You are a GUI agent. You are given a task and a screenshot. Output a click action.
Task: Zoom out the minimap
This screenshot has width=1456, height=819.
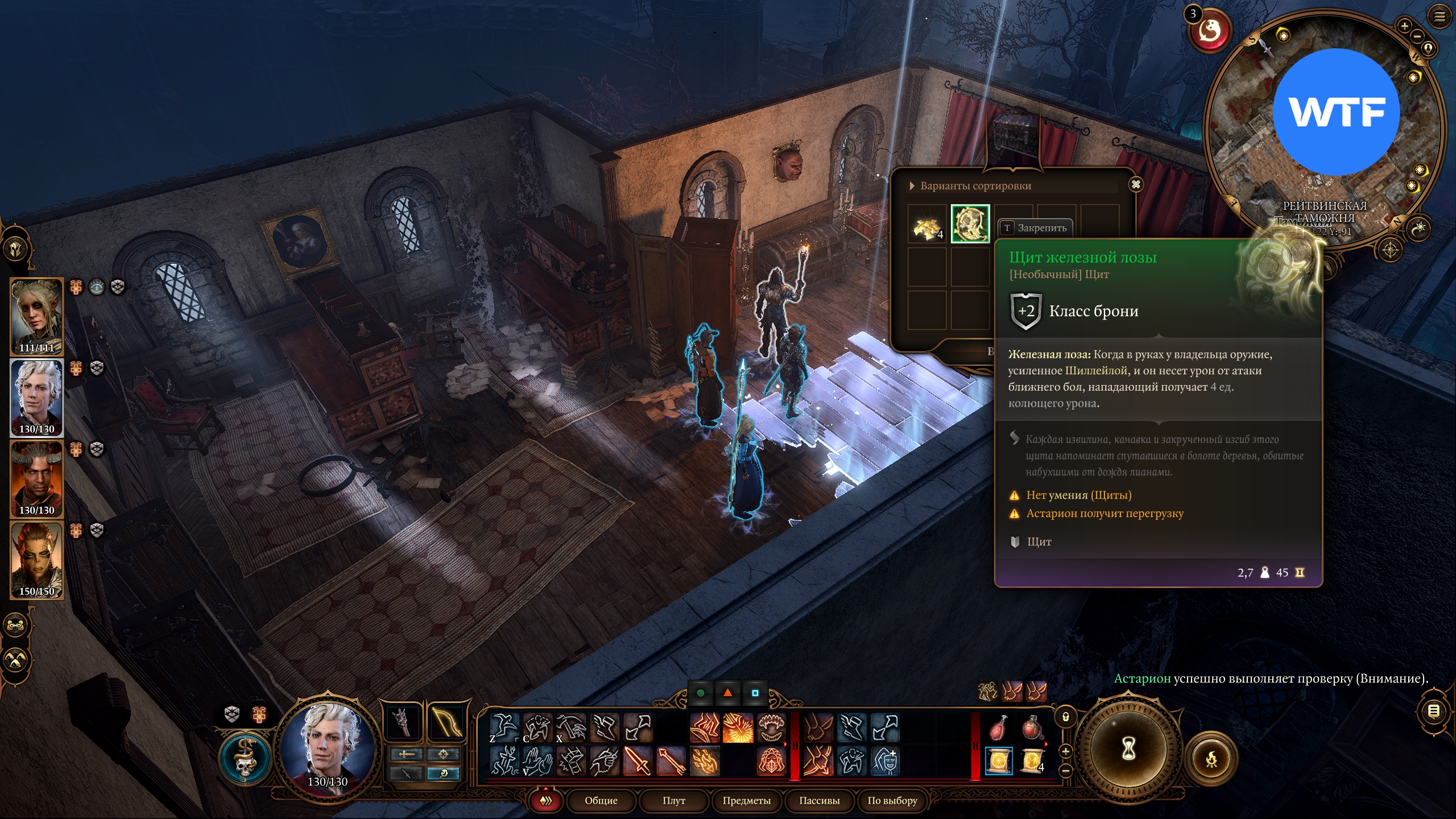tap(1417, 36)
